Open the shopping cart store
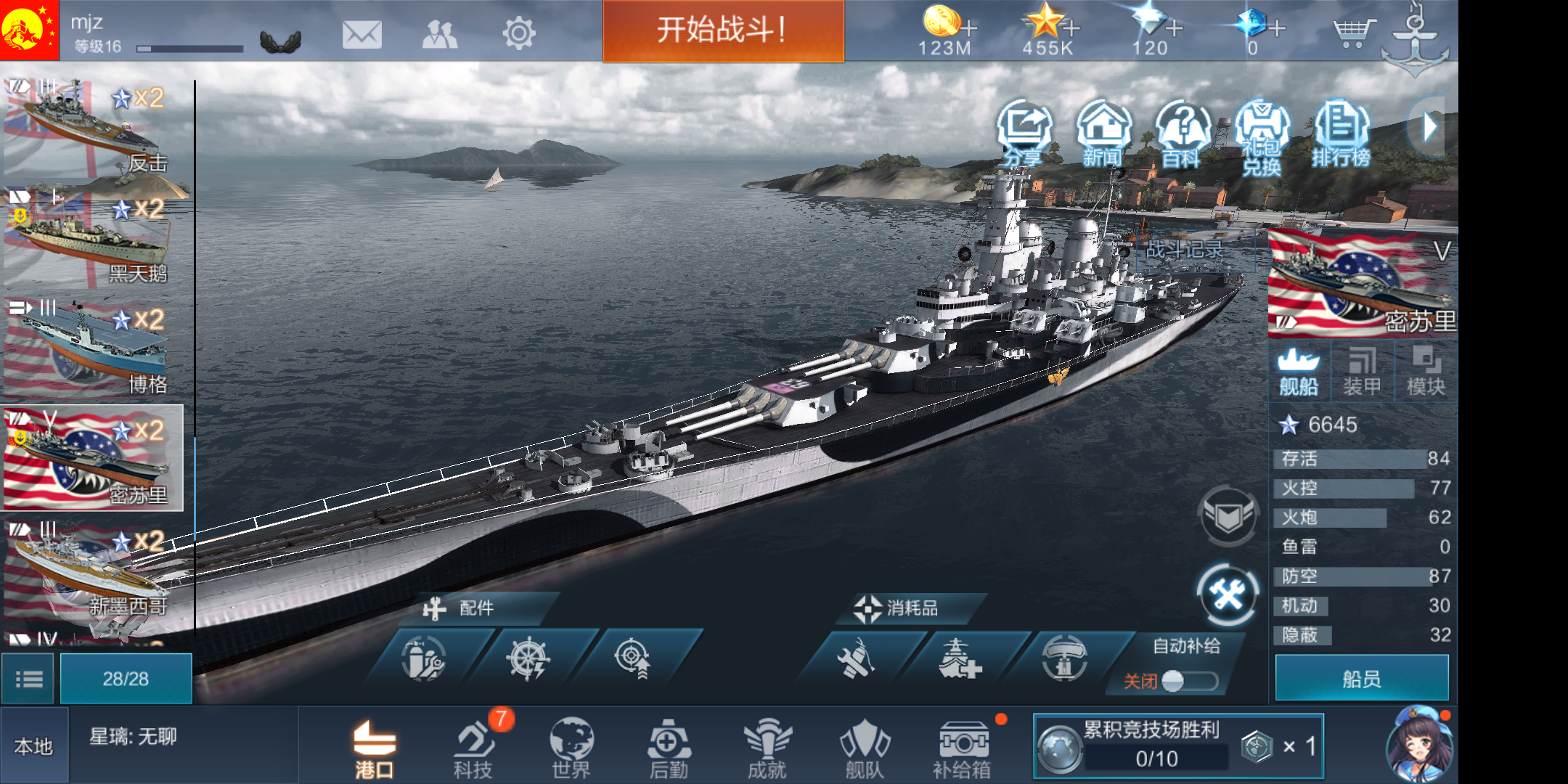 point(1354,32)
